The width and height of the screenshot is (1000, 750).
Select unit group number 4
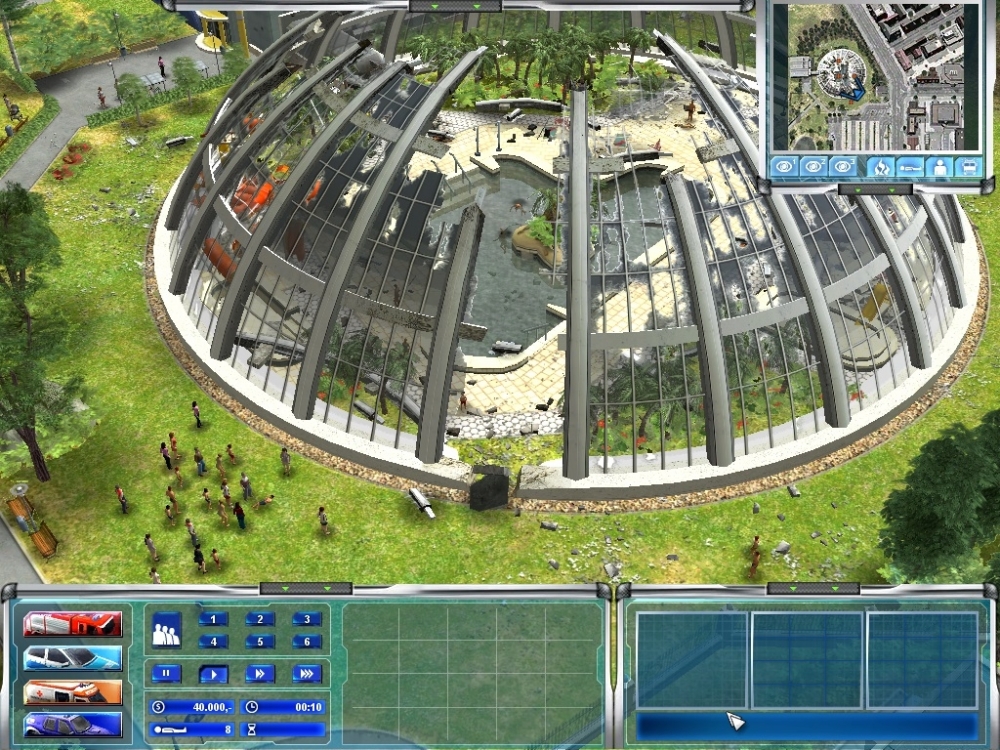tap(214, 642)
